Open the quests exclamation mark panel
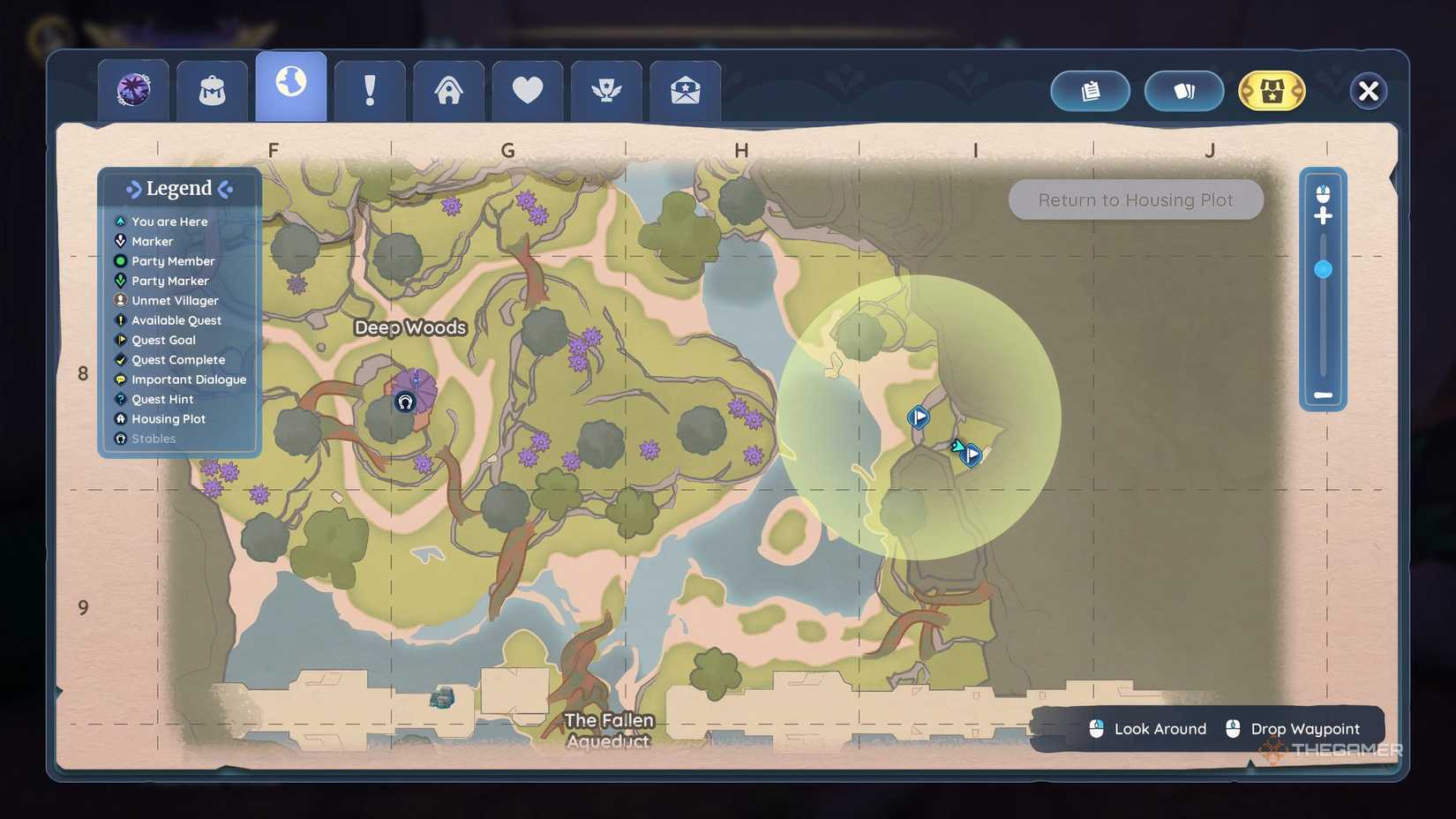The height and width of the screenshot is (819, 1456). 370,88
